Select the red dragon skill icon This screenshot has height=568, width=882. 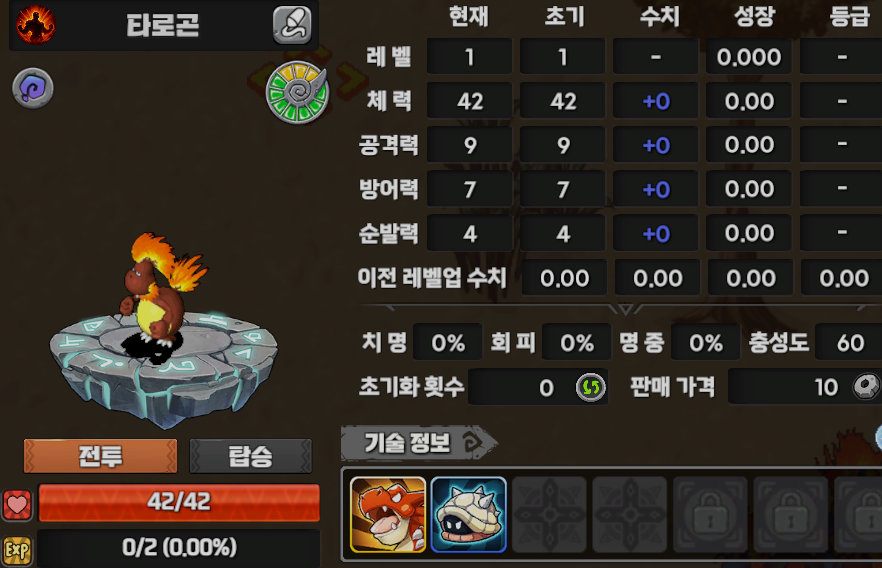click(388, 514)
